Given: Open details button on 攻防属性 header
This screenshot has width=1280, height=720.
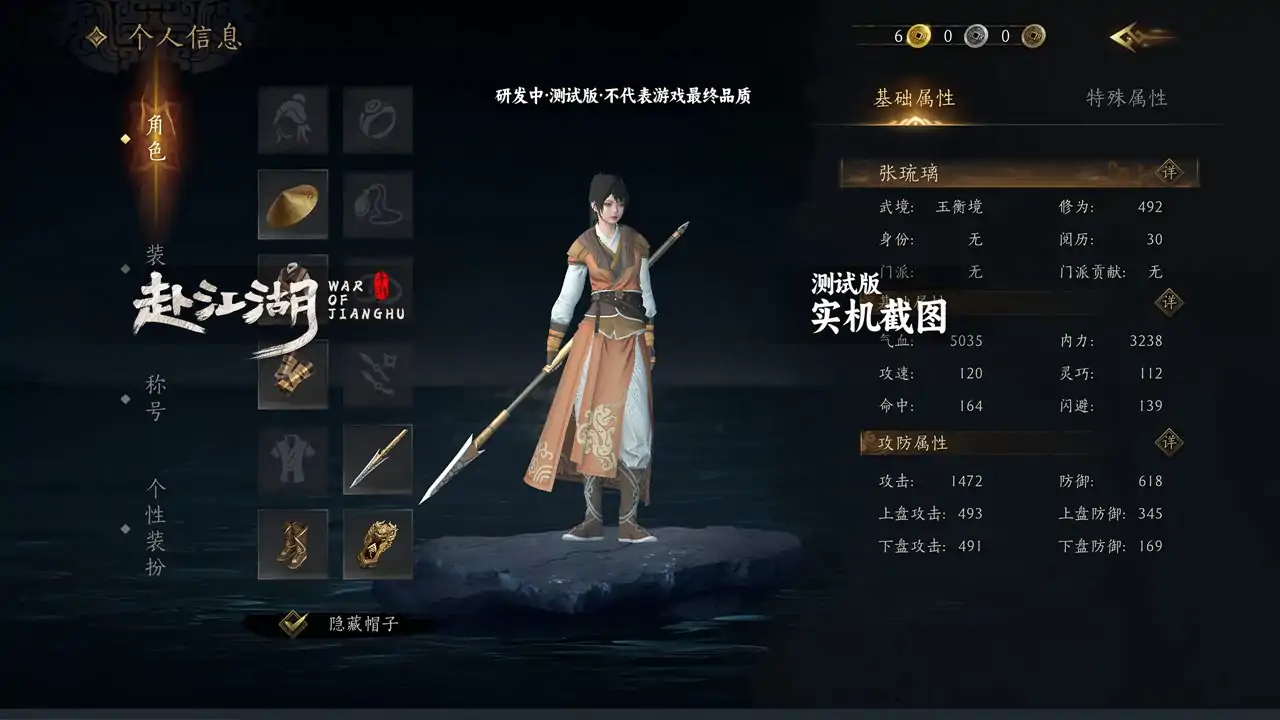Looking at the screenshot, I should click(1169, 442).
